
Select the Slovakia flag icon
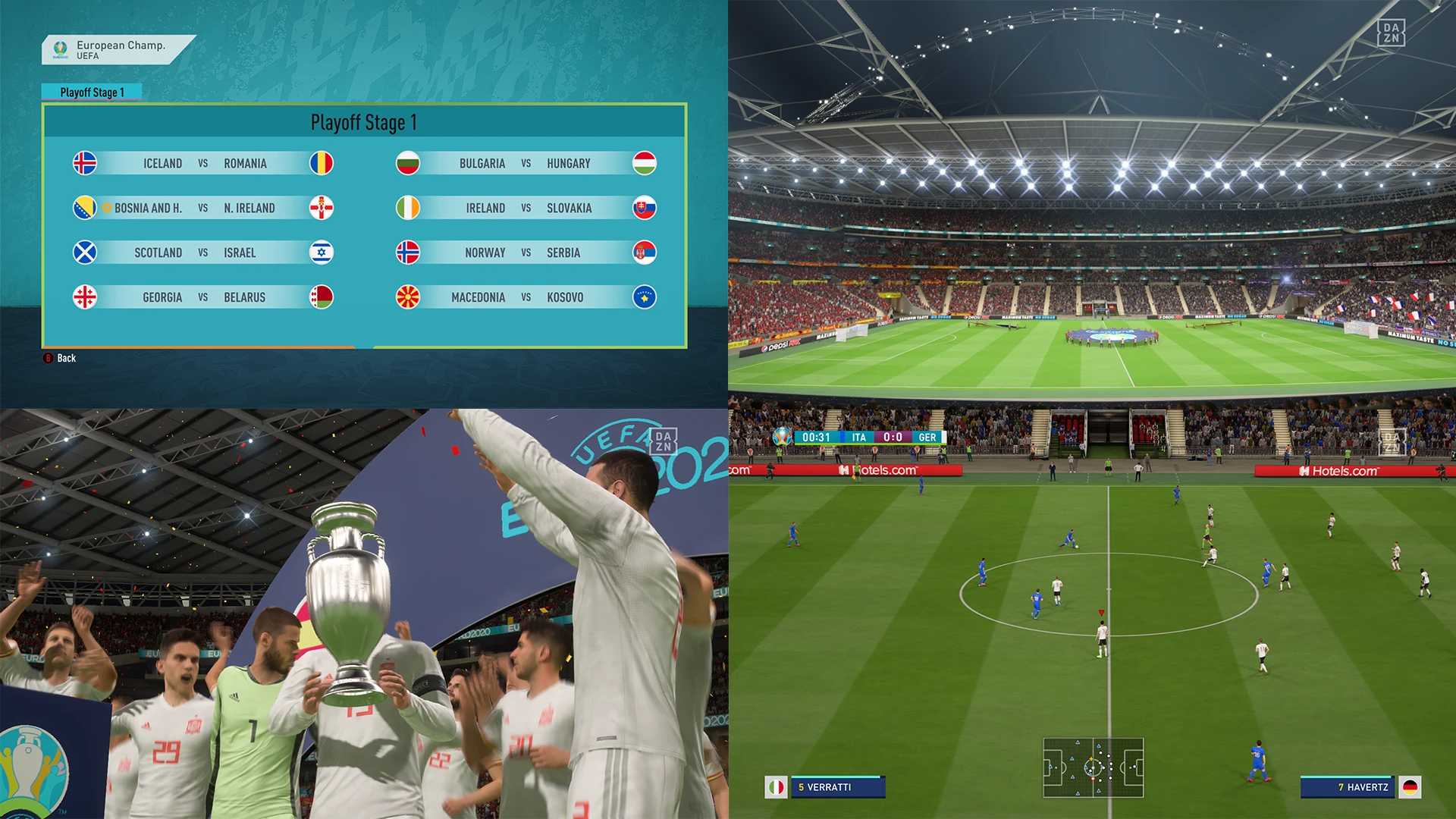pyautogui.click(x=644, y=208)
